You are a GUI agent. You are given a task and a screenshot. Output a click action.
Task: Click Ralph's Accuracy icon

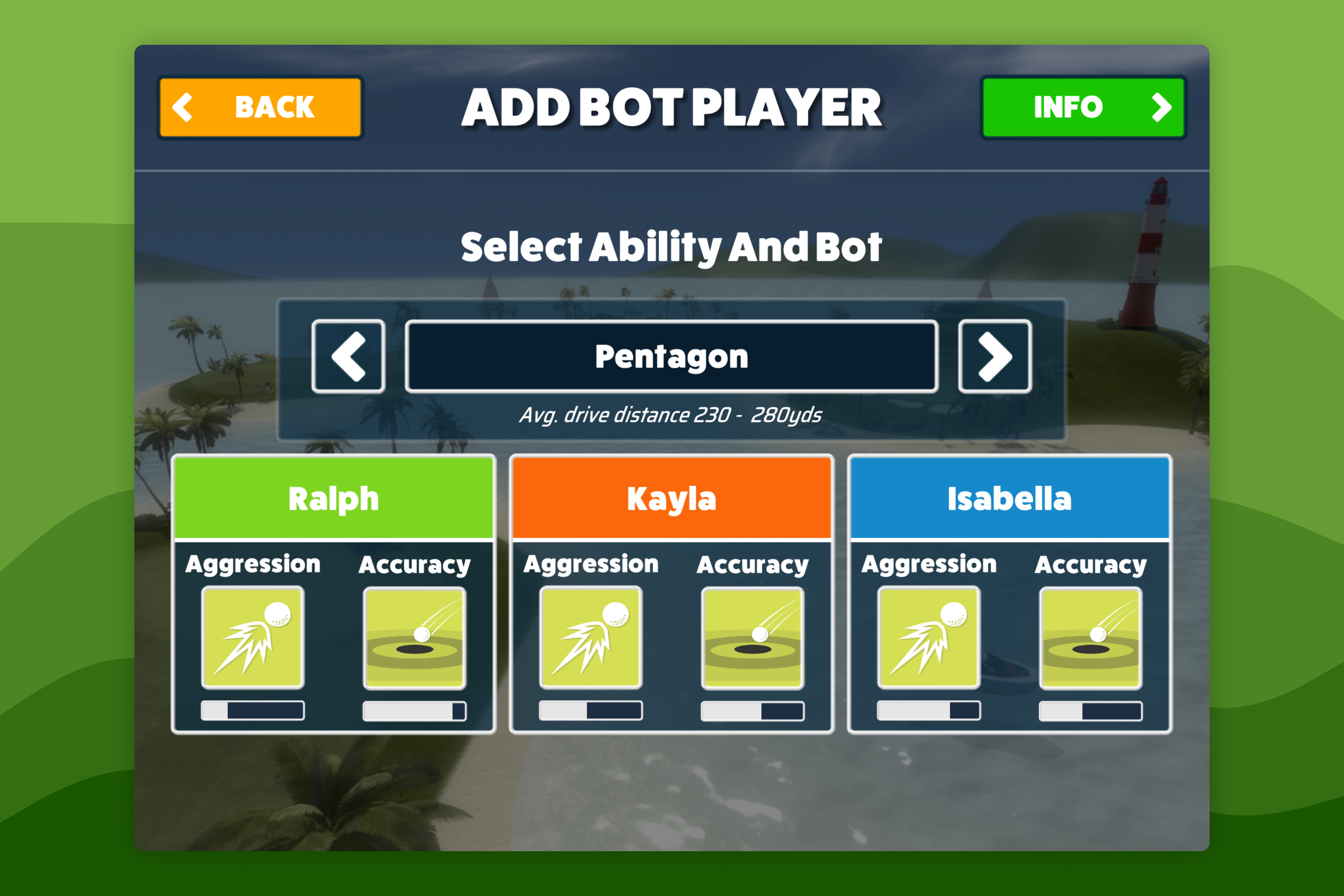point(414,637)
